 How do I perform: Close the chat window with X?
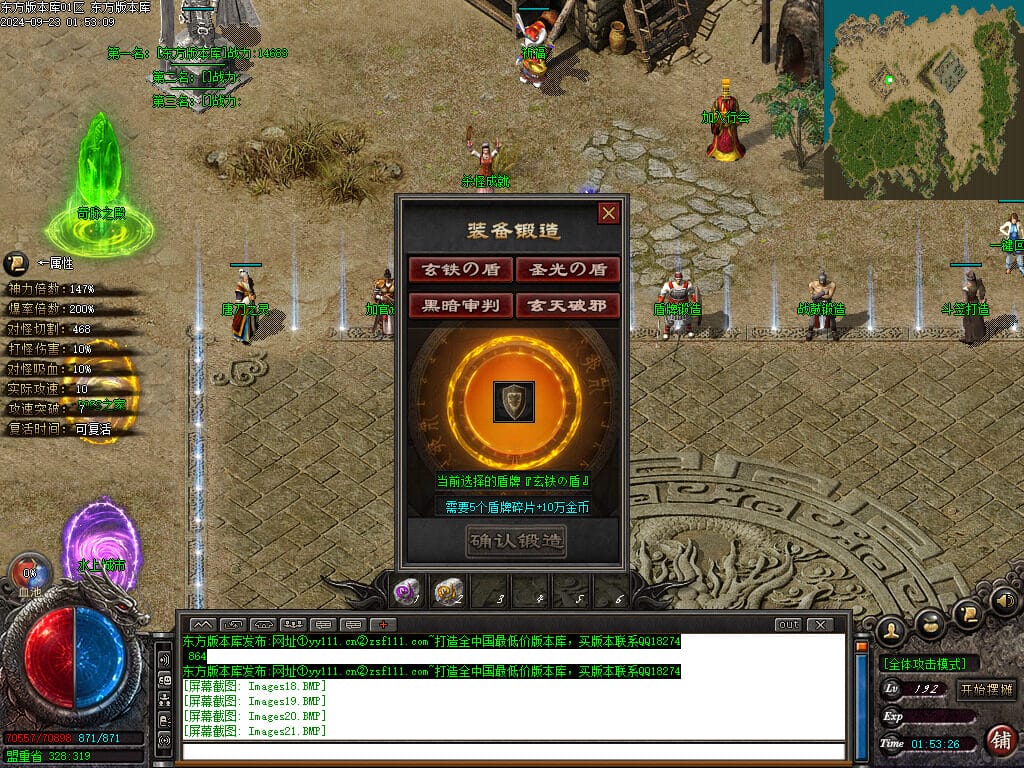pyautogui.click(x=820, y=625)
